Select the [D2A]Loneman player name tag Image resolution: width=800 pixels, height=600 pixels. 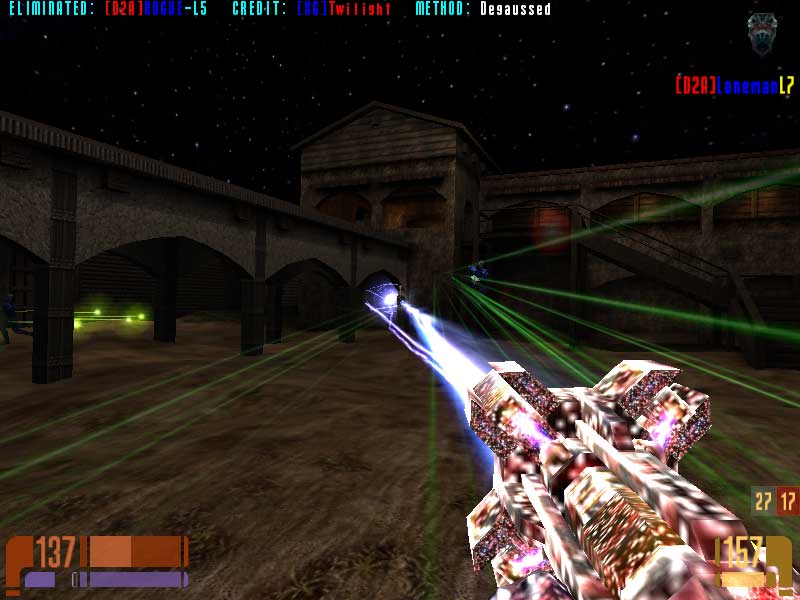coord(734,86)
